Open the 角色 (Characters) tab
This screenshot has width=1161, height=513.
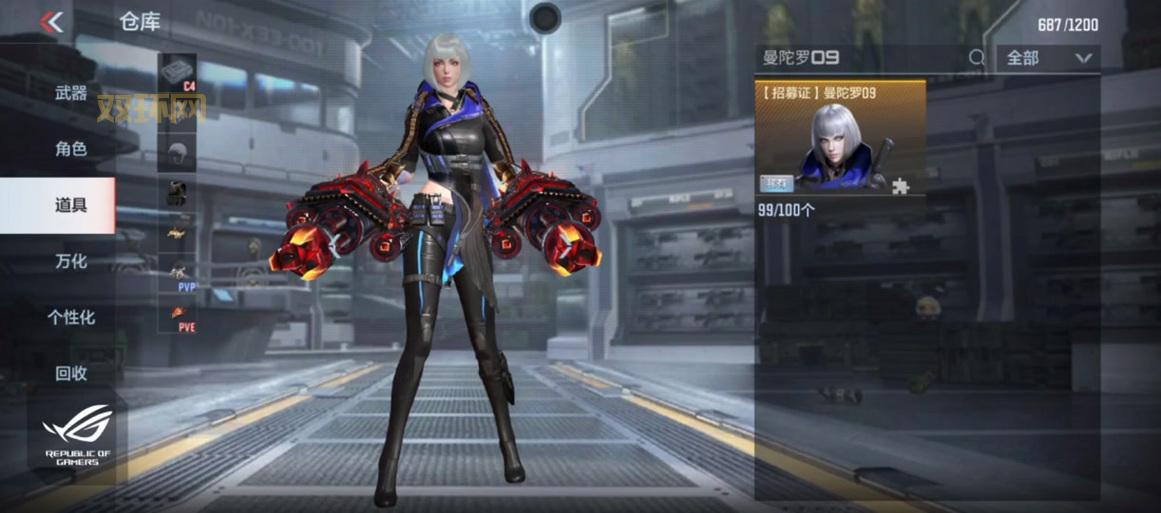71,150
